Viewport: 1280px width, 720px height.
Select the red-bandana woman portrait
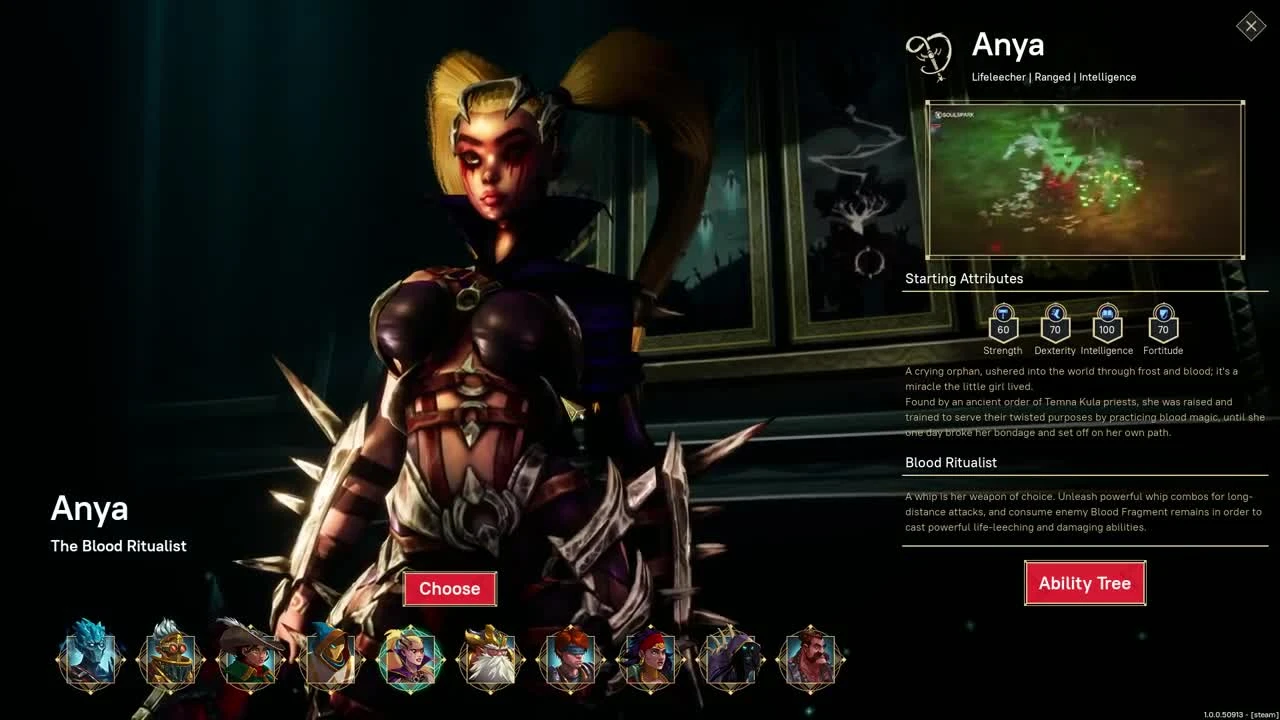tap(650, 657)
